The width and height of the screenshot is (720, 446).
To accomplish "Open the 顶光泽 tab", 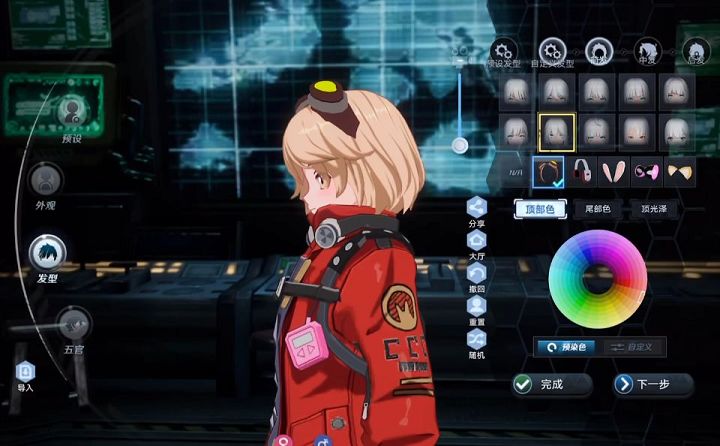I will (654, 209).
